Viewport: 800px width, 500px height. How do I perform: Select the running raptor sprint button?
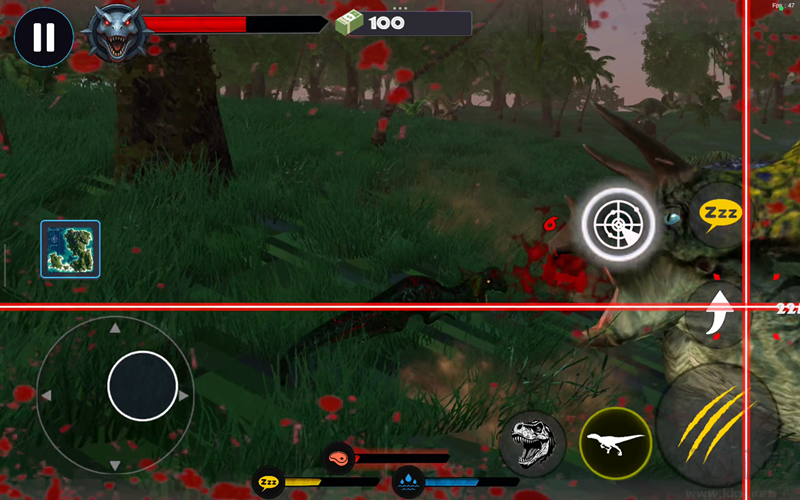615,442
